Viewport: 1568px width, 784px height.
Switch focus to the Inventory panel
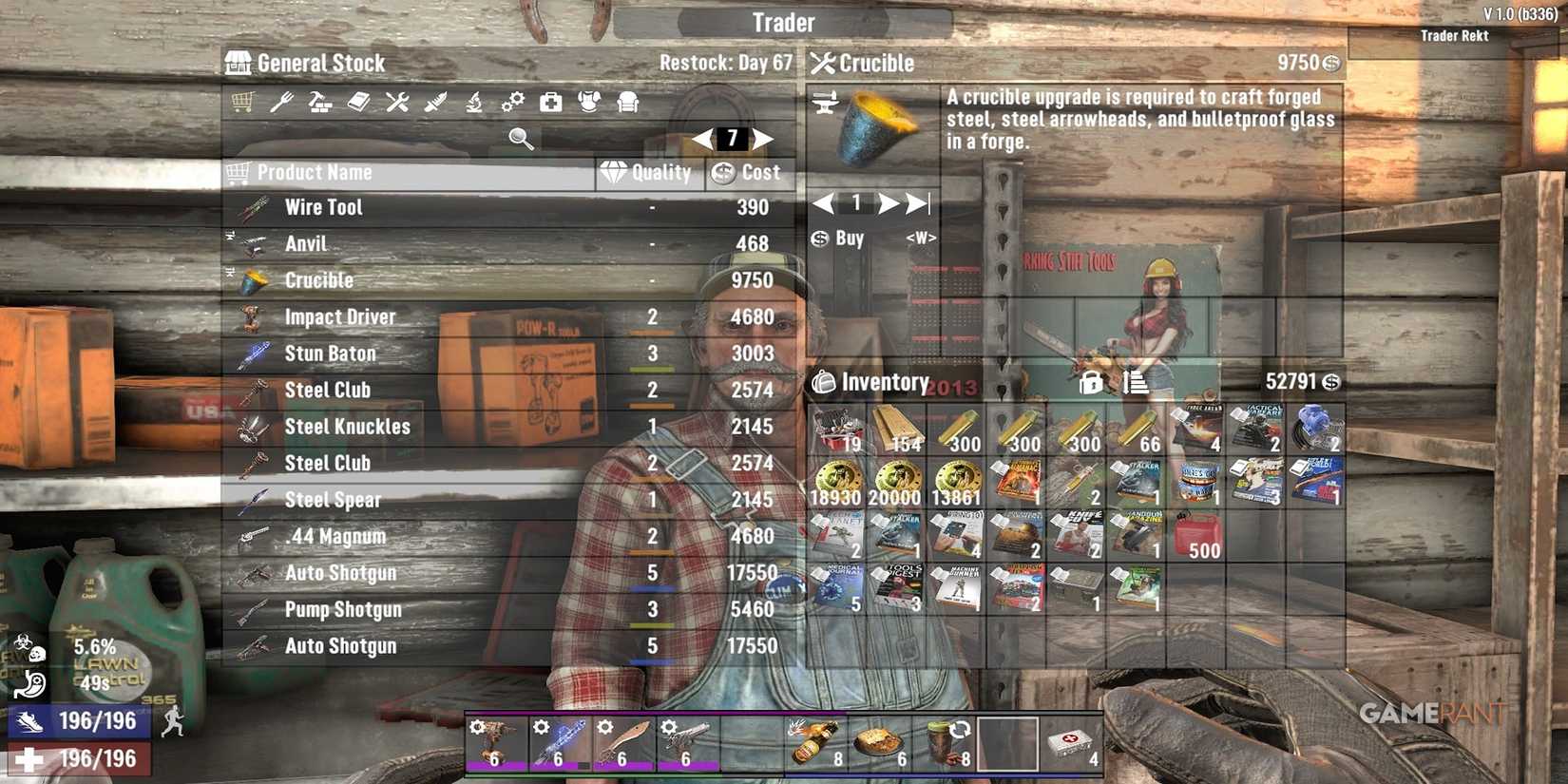[885, 382]
